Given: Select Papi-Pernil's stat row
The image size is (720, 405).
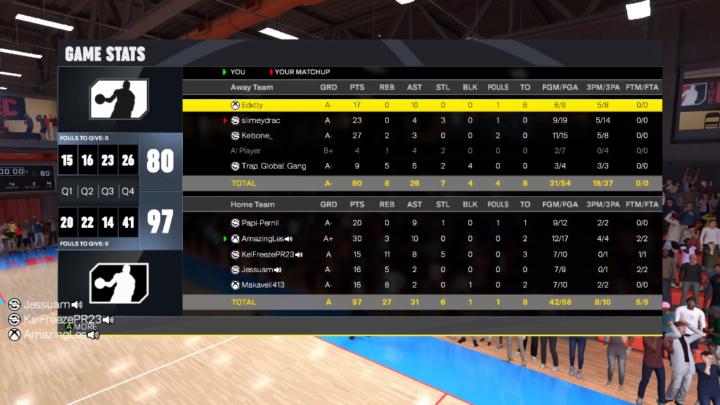Looking at the screenshot, I should pyautogui.click(x=420, y=223).
